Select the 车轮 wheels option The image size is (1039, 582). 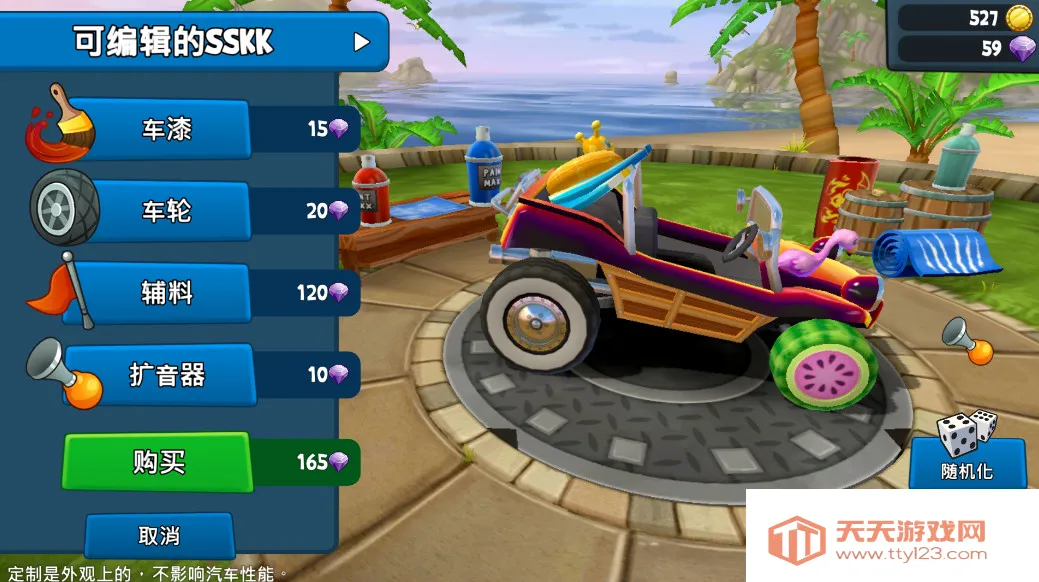(165, 211)
